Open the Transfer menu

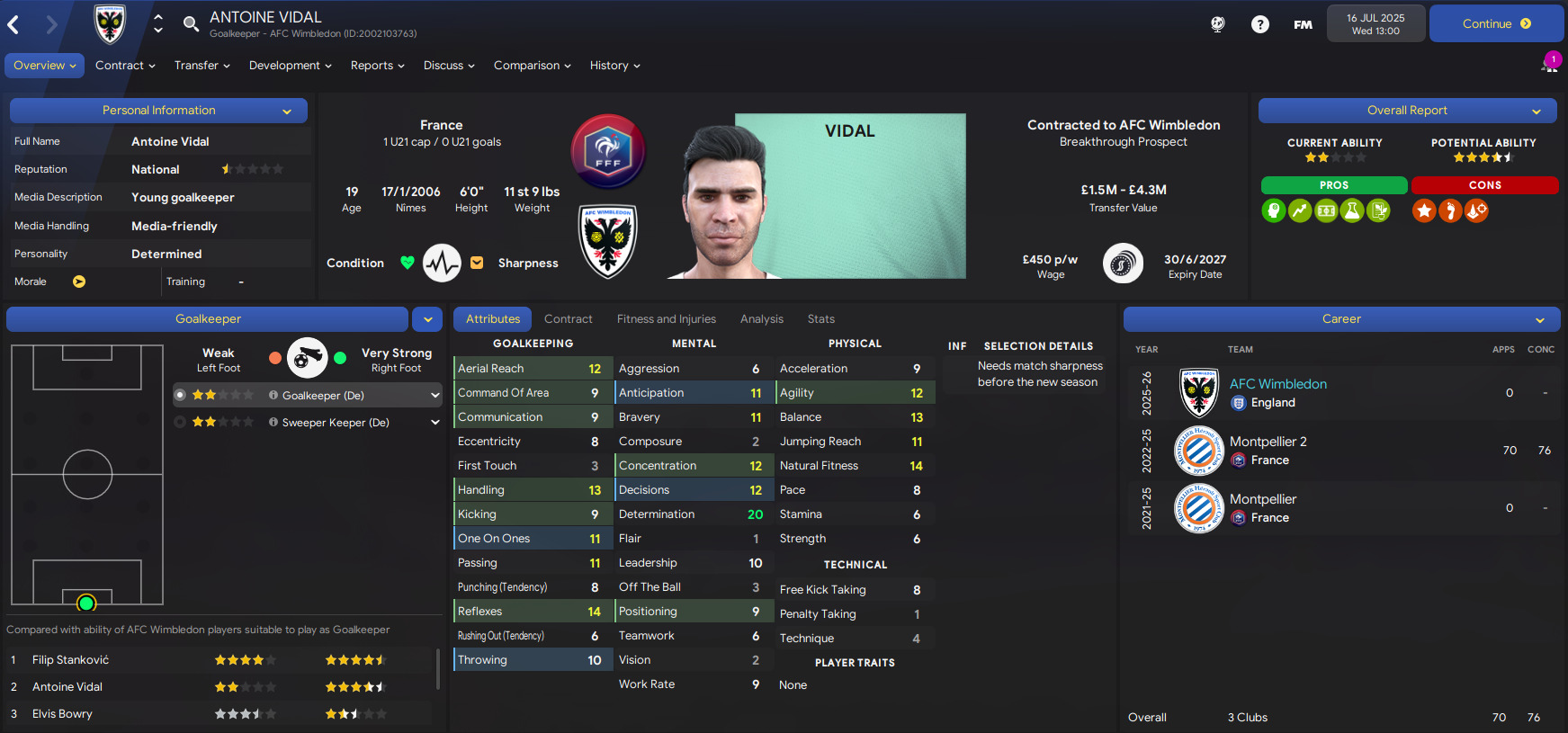(202, 66)
